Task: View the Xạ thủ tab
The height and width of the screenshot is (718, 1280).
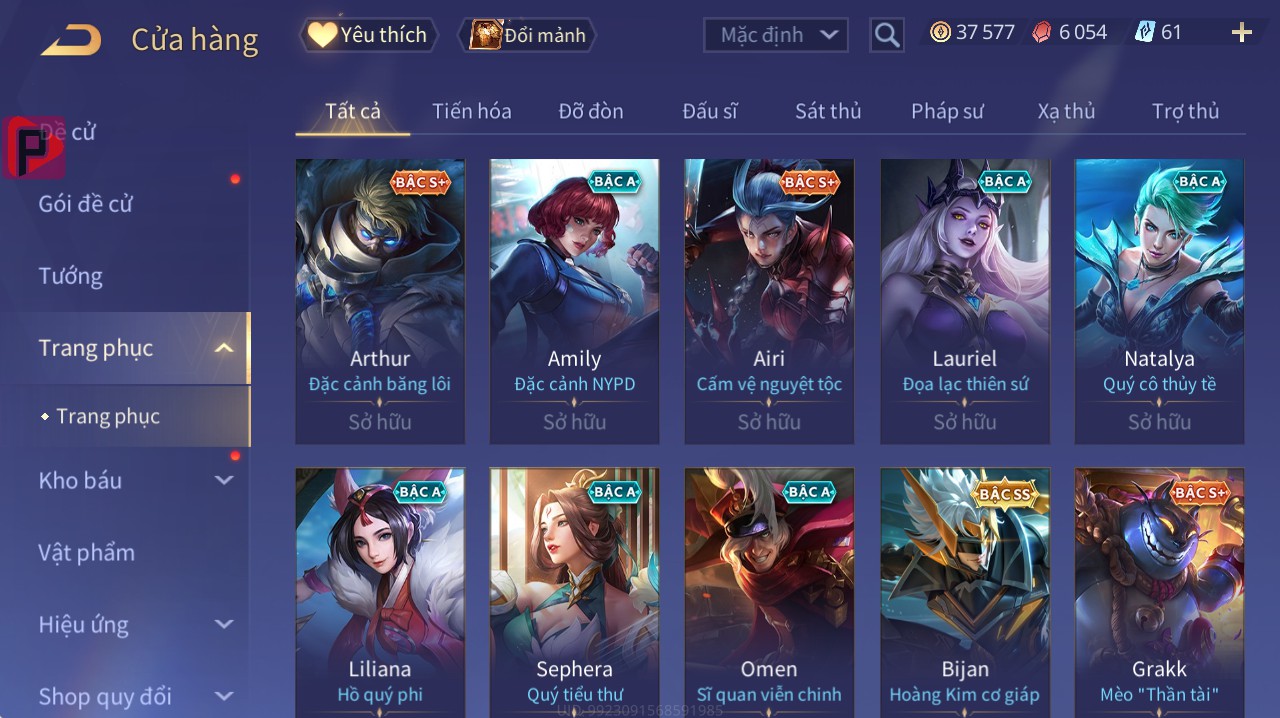Action: click(1066, 111)
